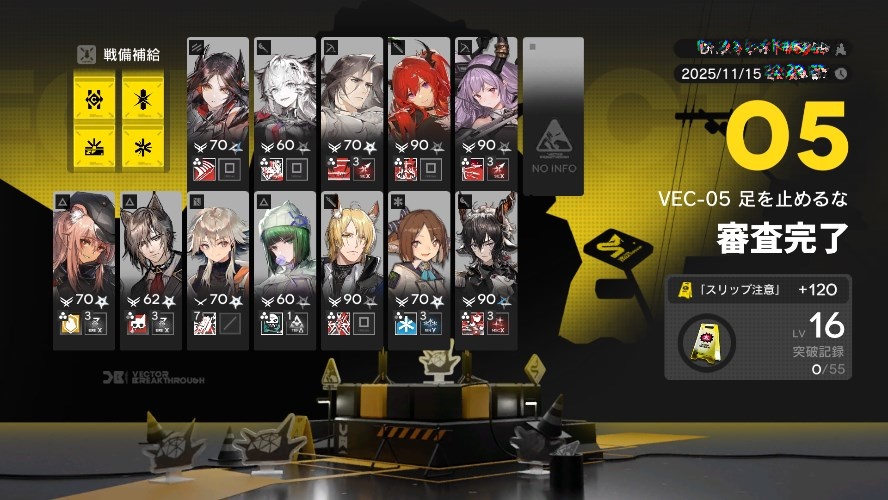This screenshot has width=888, height=500.
Task: Open the blonde horse-eared operator card
Action: coord(352,268)
